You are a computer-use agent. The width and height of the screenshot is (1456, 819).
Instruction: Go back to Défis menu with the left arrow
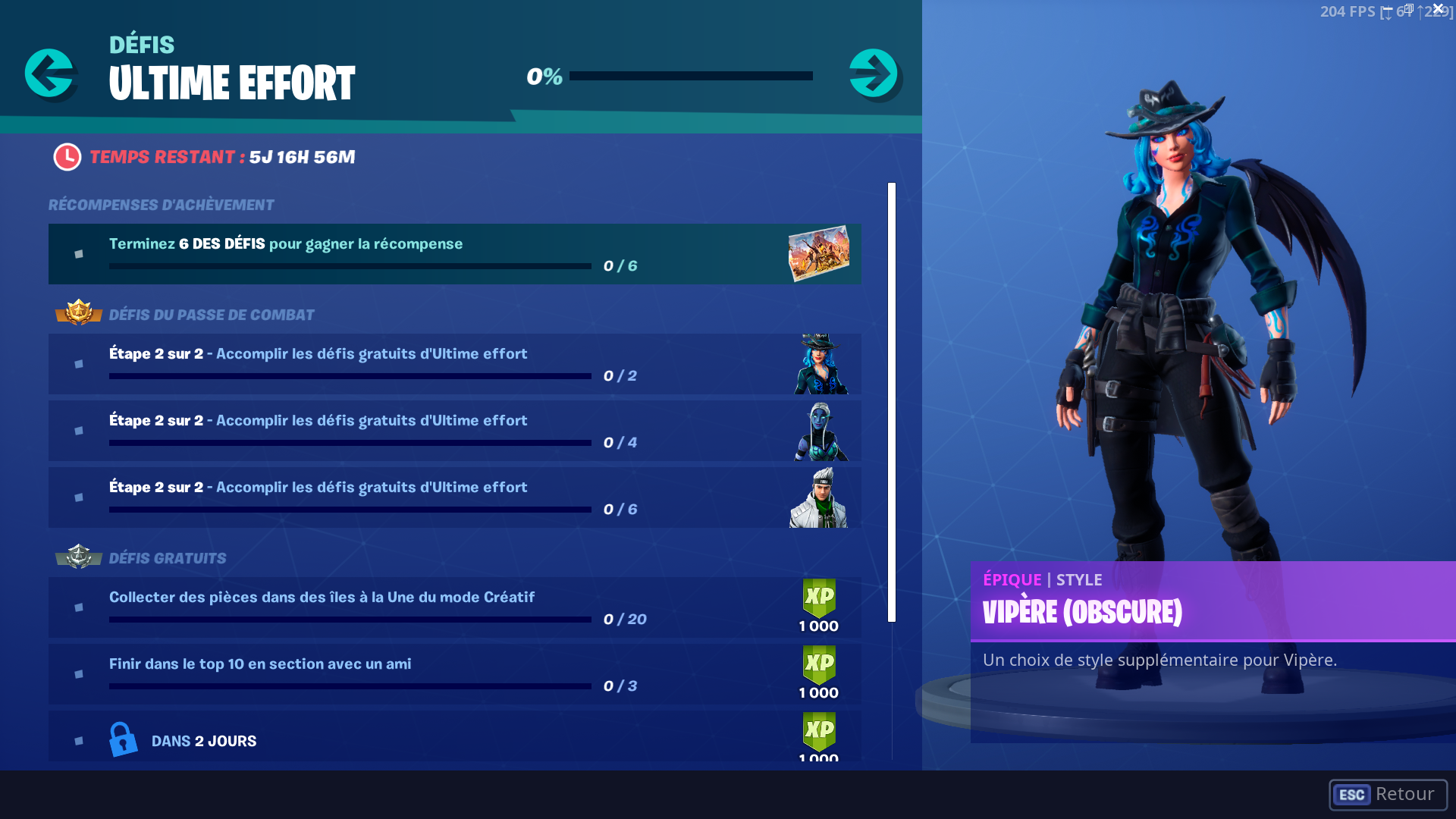pos(51,74)
